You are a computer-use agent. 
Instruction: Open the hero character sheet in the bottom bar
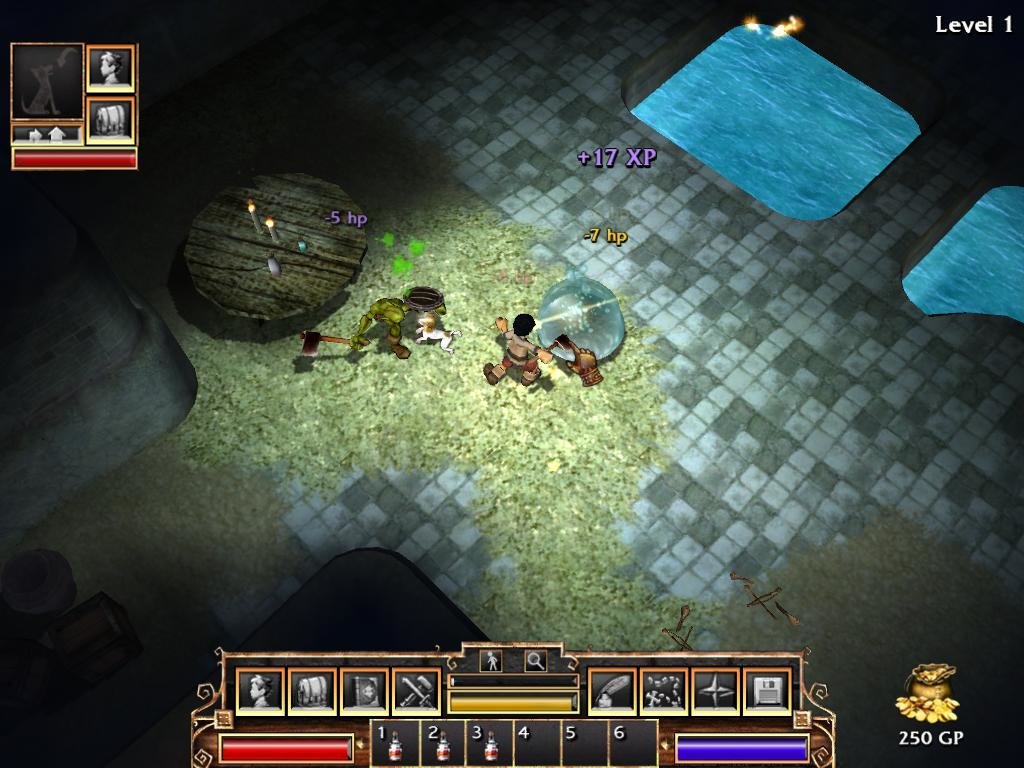260,691
